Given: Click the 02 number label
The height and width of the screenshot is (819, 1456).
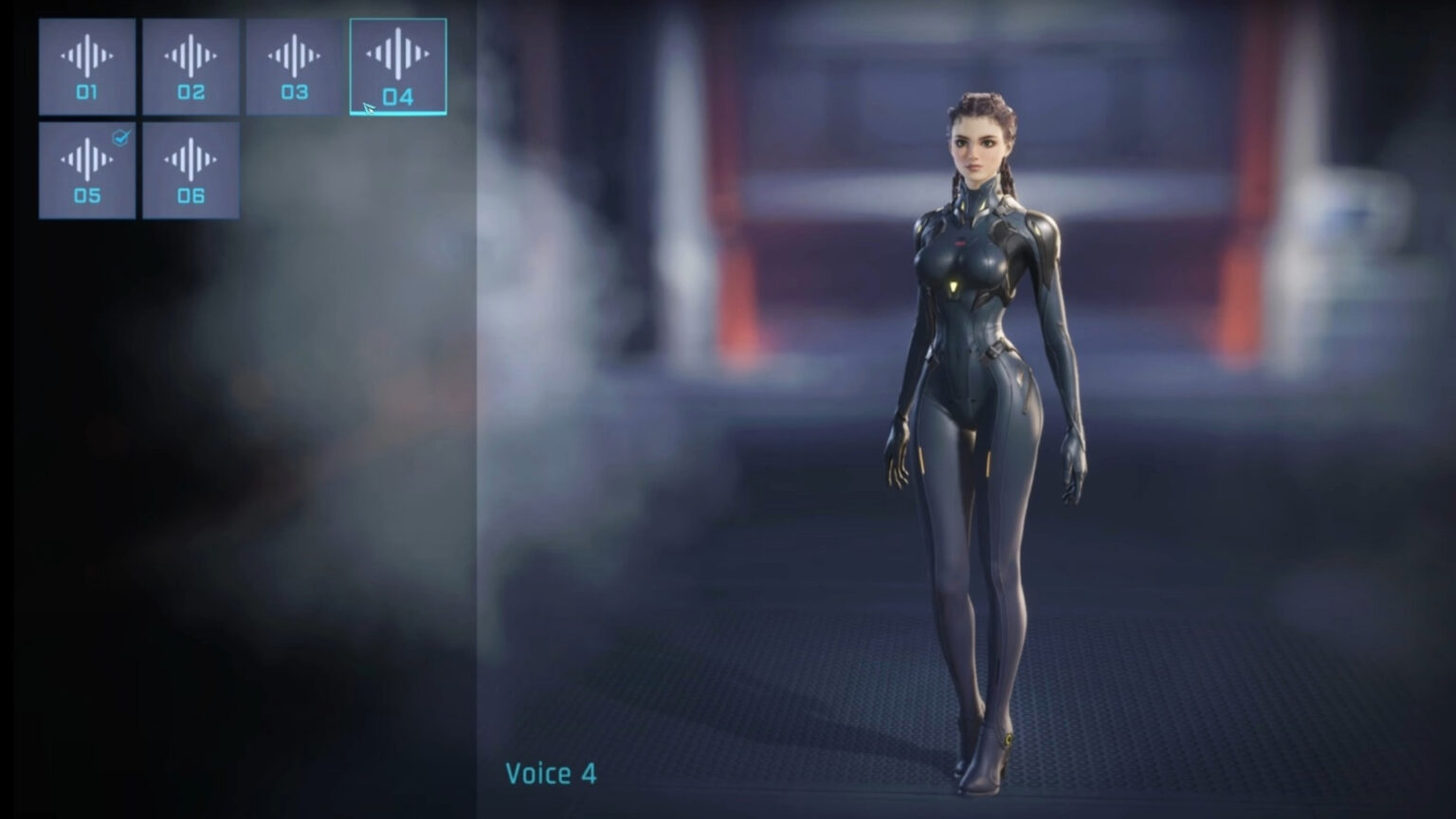Looking at the screenshot, I should (x=191, y=92).
